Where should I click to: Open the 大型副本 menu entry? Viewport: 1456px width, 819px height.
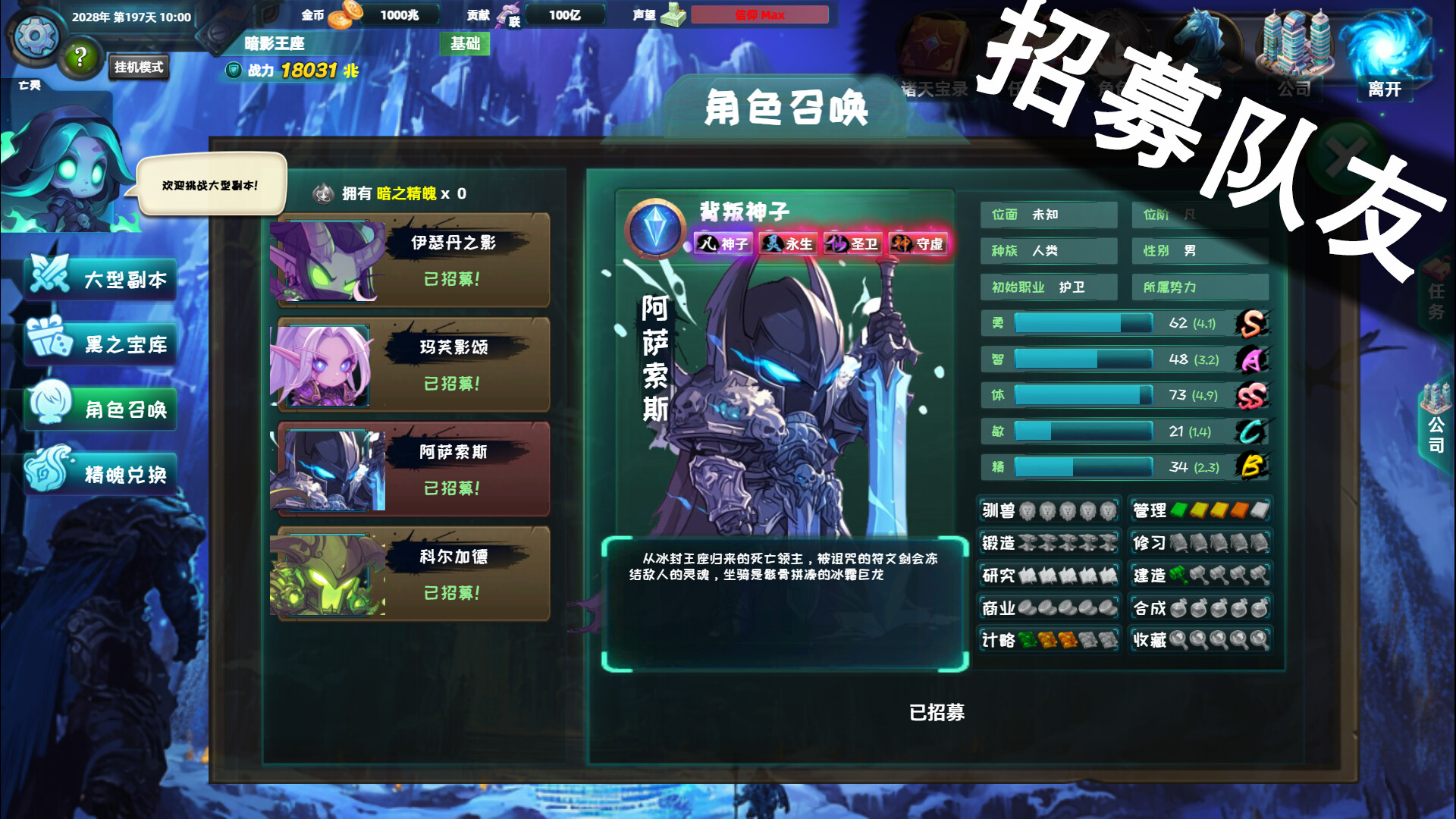99,279
